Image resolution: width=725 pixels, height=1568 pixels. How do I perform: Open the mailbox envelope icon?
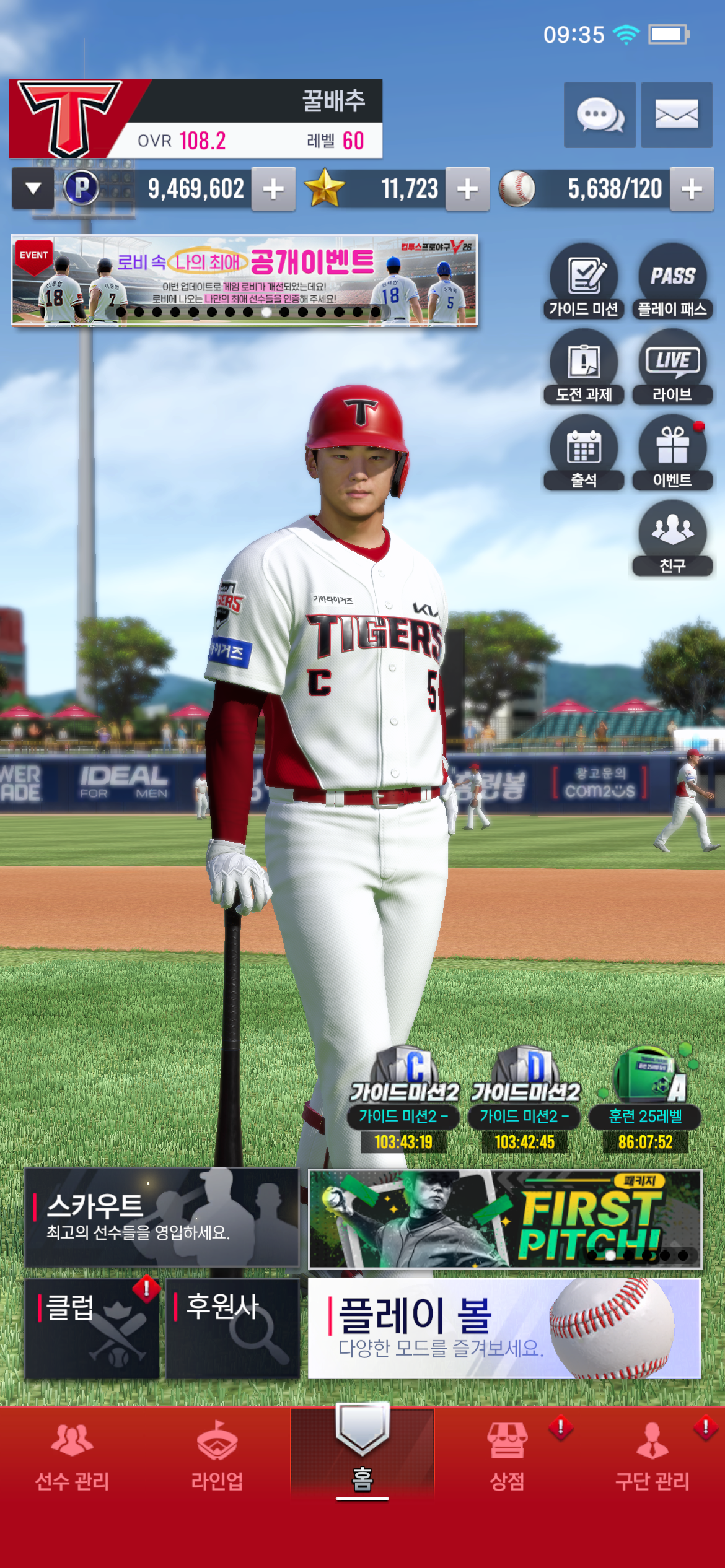point(676,115)
